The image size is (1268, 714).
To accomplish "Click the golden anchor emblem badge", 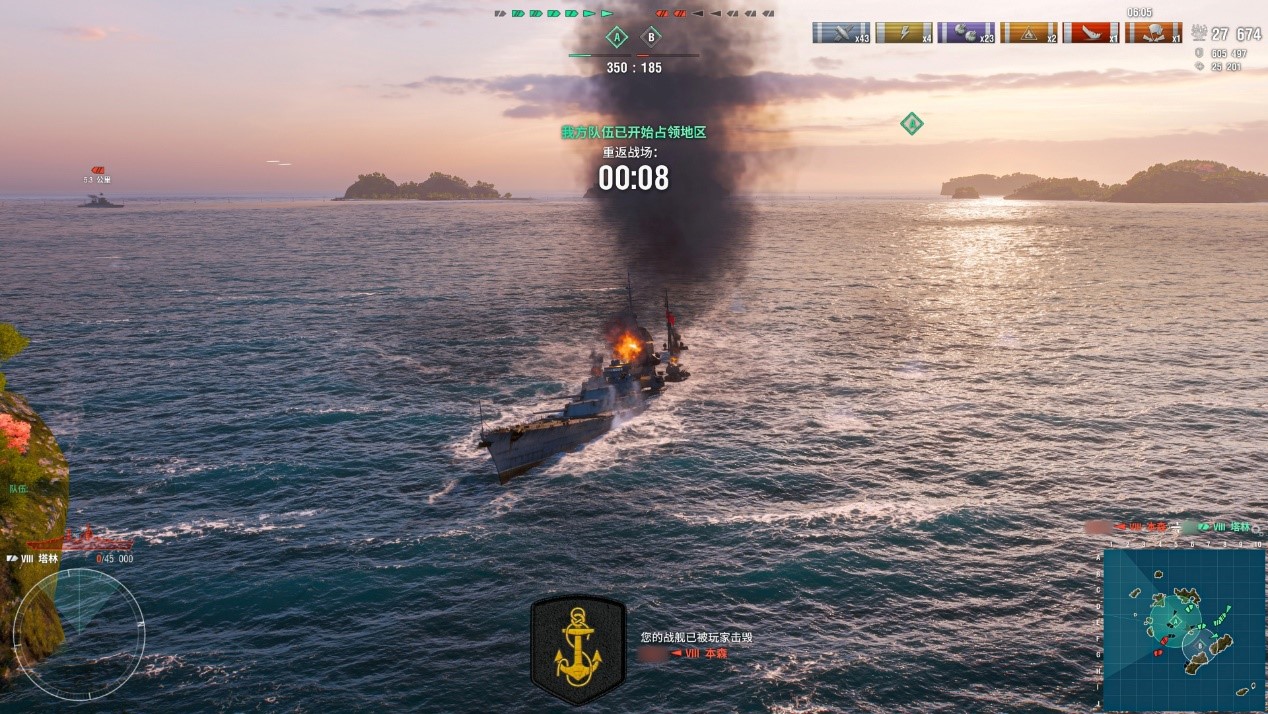I will pos(578,650).
